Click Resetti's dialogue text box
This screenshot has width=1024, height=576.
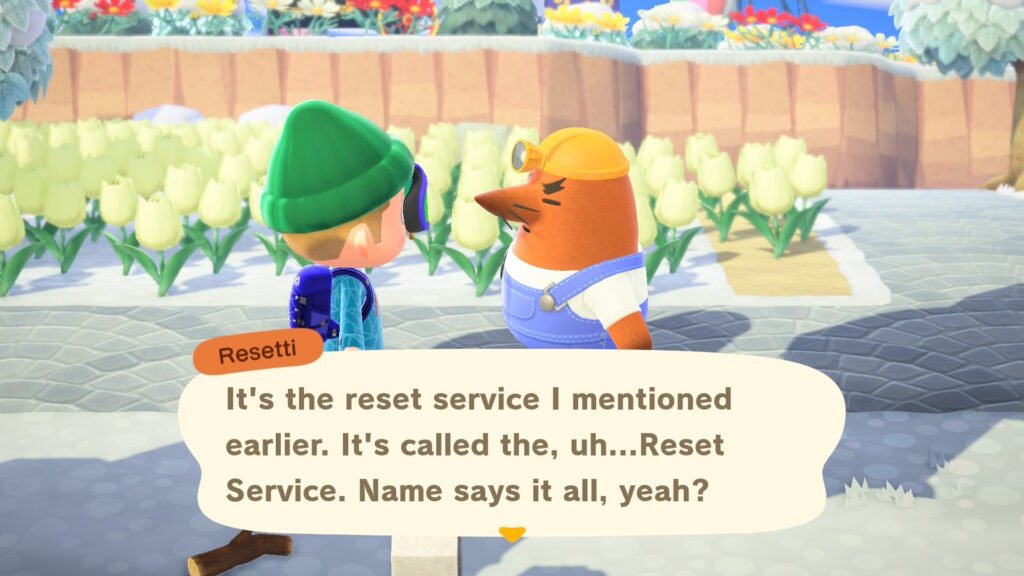(x=510, y=445)
